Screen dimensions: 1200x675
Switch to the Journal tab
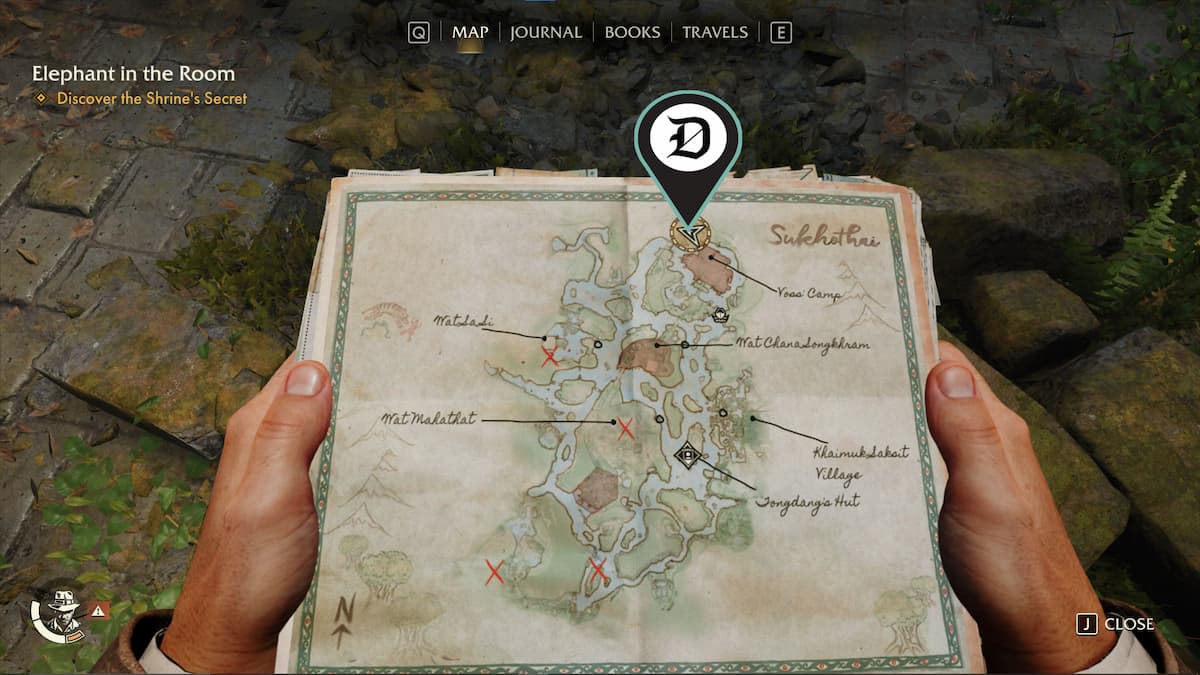tap(545, 32)
